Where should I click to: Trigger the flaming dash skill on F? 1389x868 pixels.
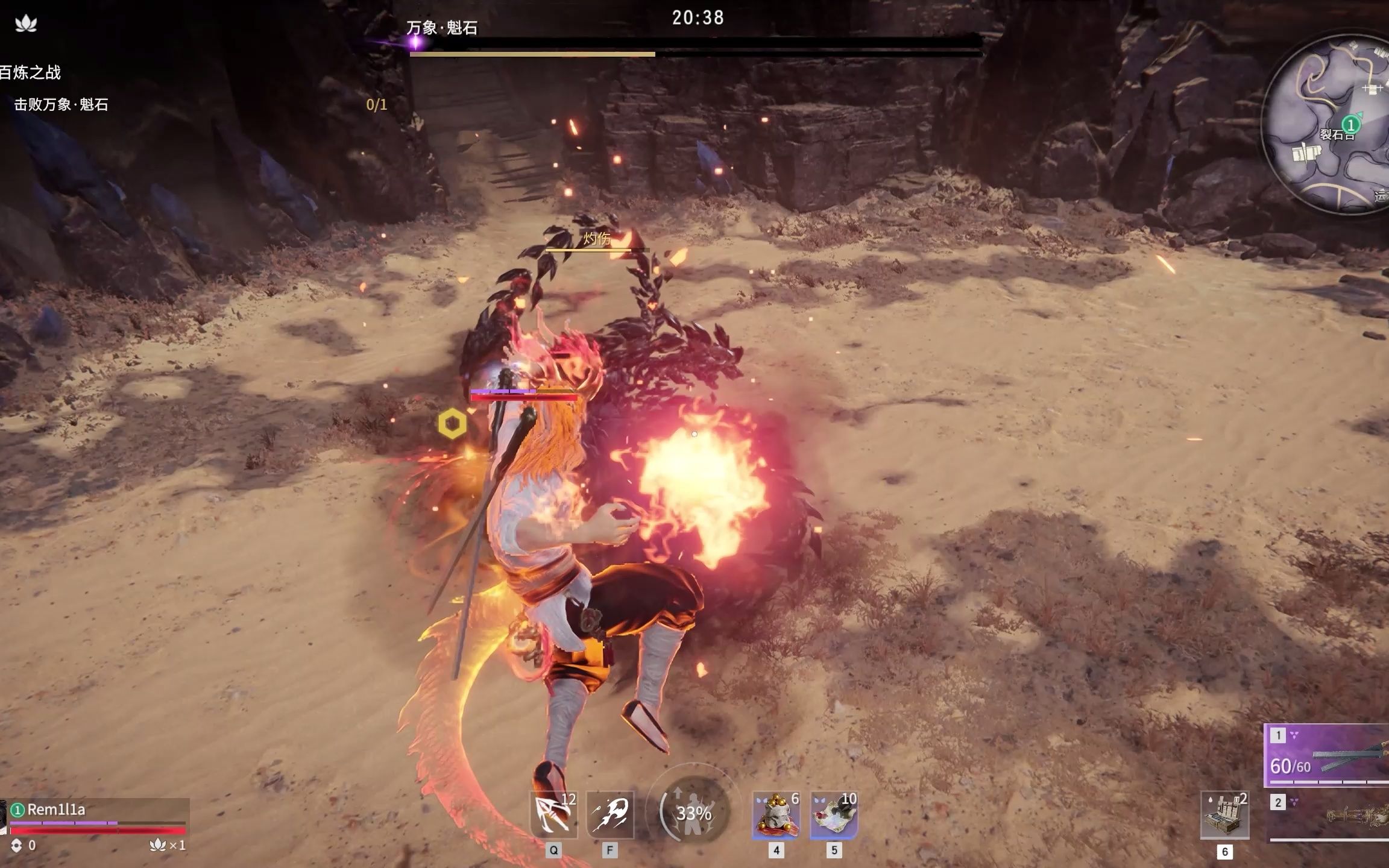pyautogui.click(x=610, y=814)
